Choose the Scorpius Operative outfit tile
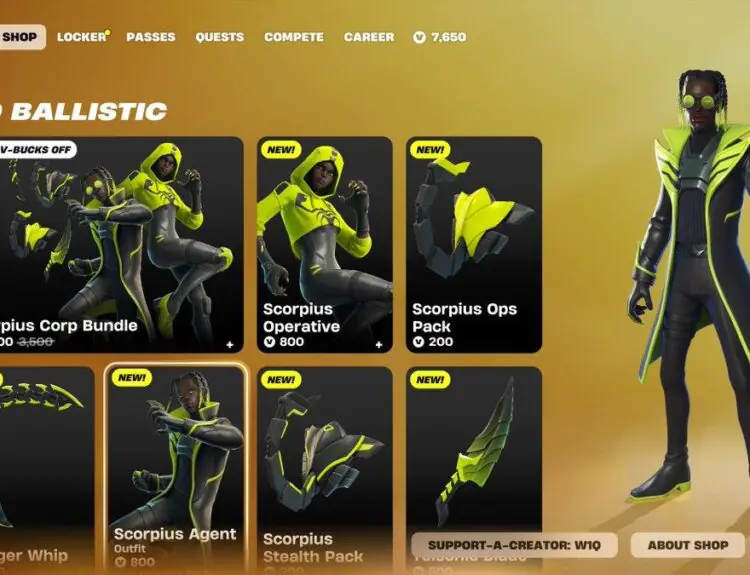The height and width of the screenshot is (575, 750). pos(324,245)
